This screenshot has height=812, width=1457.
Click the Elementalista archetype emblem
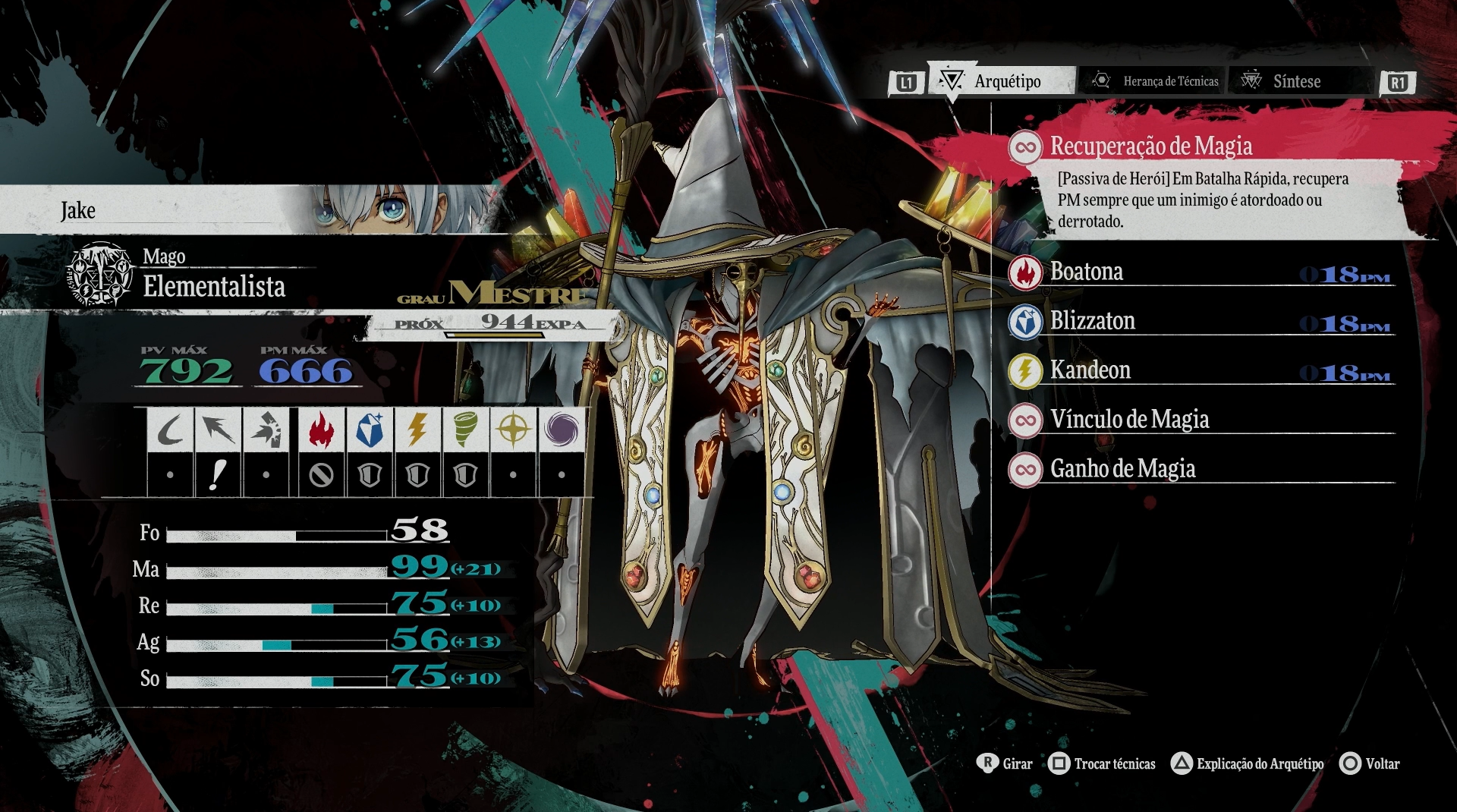100,274
